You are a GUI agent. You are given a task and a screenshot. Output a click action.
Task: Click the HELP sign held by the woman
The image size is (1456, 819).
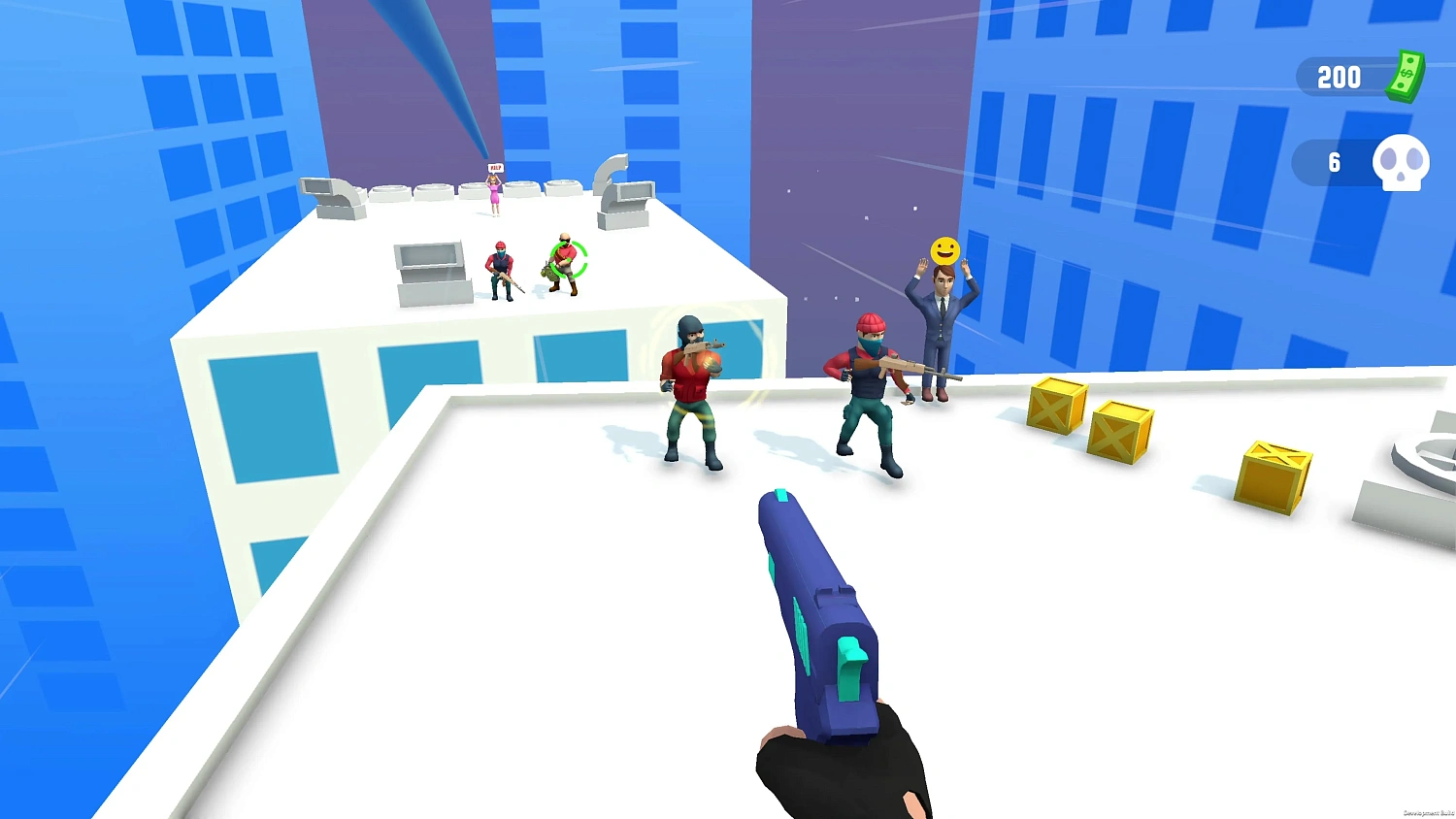click(x=495, y=168)
